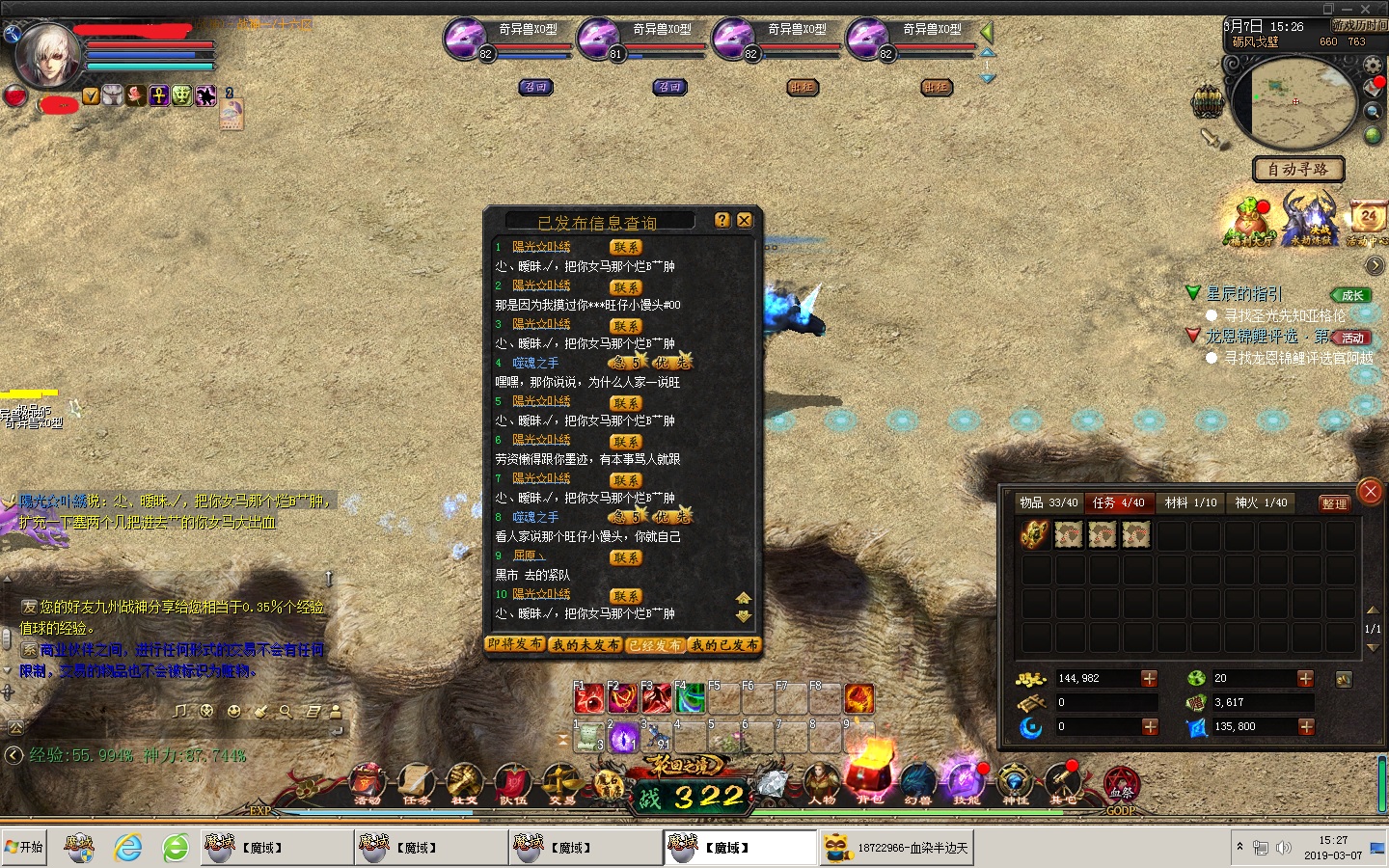Switch to the 我的未发布 tab
1389x868 pixels.
[586, 644]
